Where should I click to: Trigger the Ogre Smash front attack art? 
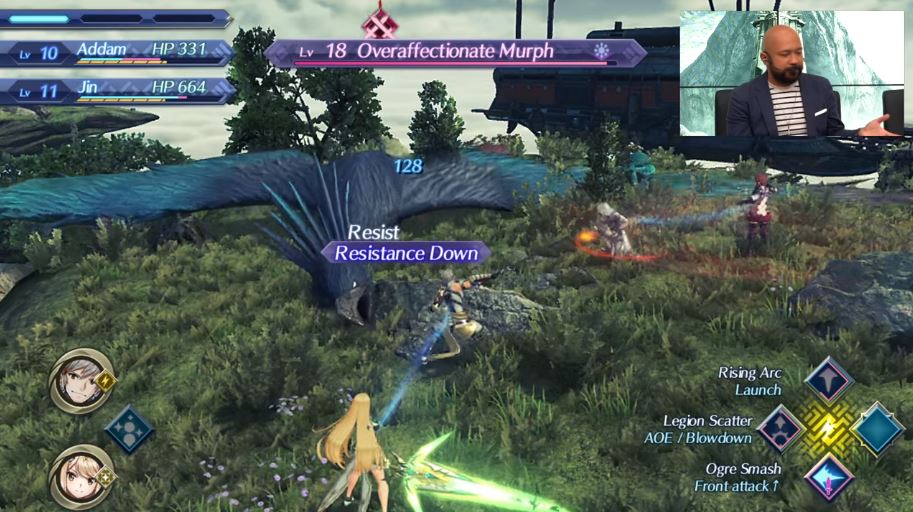point(829,477)
